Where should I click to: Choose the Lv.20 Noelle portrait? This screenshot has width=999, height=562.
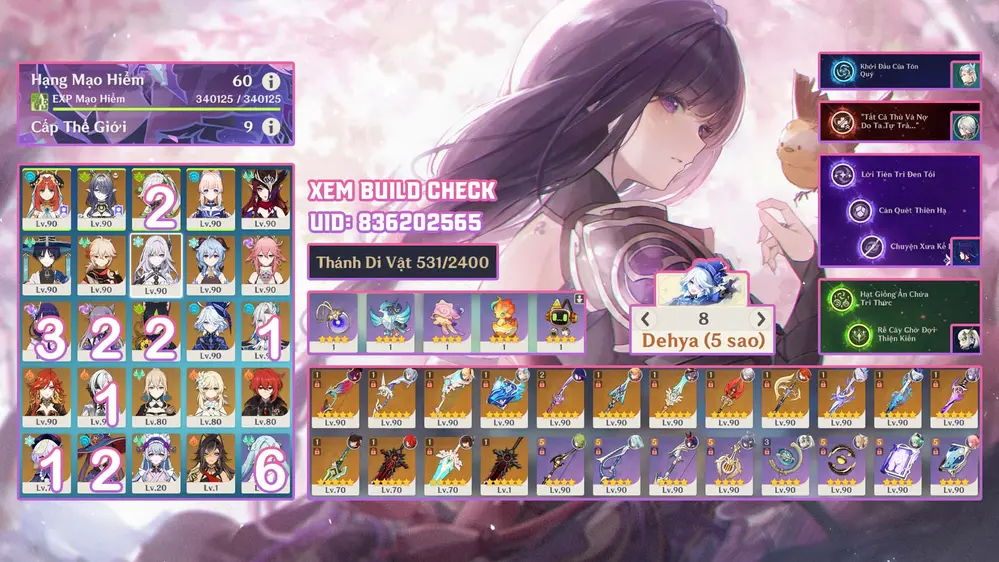click(157, 463)
